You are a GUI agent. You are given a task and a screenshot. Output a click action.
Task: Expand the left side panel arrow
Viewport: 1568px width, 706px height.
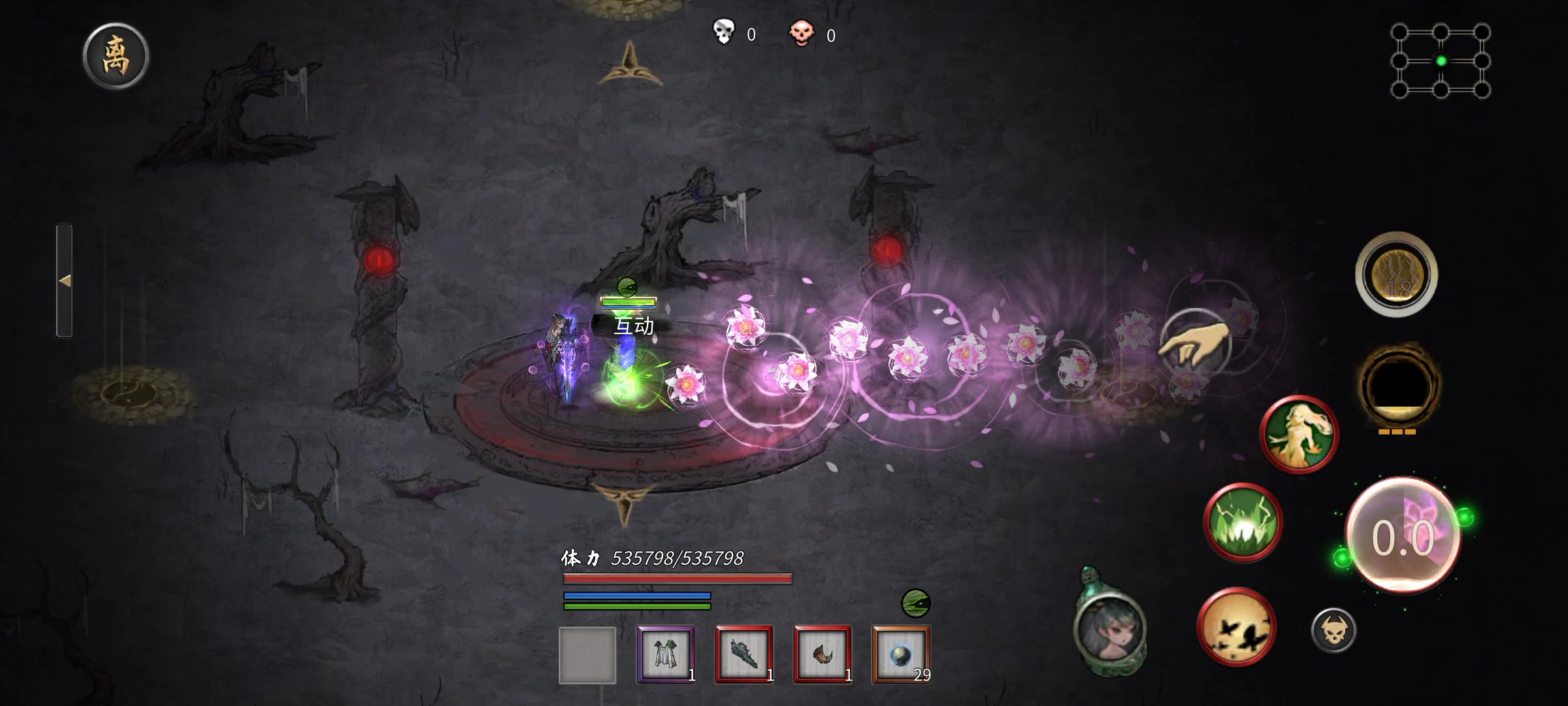(x=64, y=280)
